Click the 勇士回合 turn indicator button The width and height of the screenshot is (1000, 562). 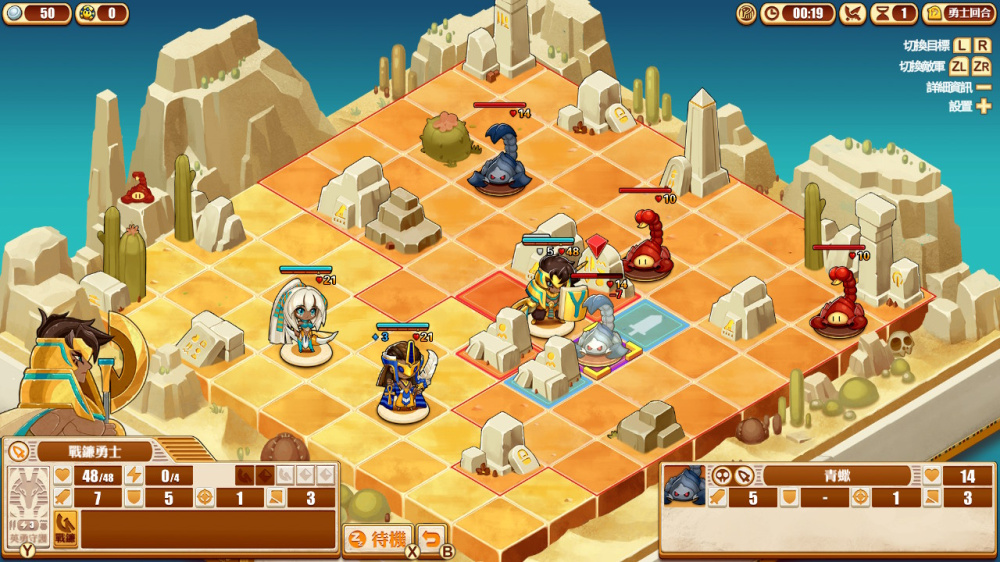pyautogui.click(x=958, y=13)
